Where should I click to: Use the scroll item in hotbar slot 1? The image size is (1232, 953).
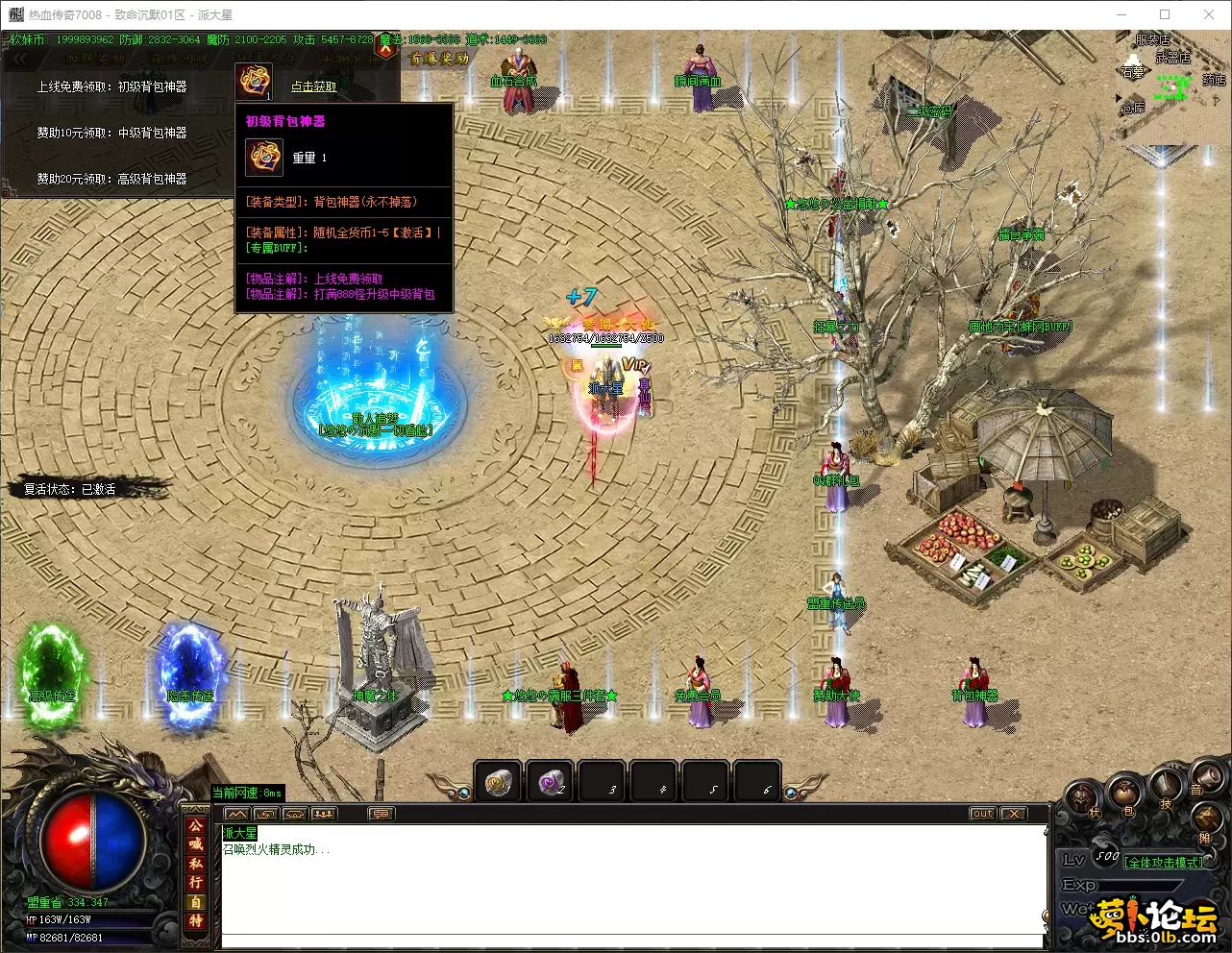[x=498, y=782]
